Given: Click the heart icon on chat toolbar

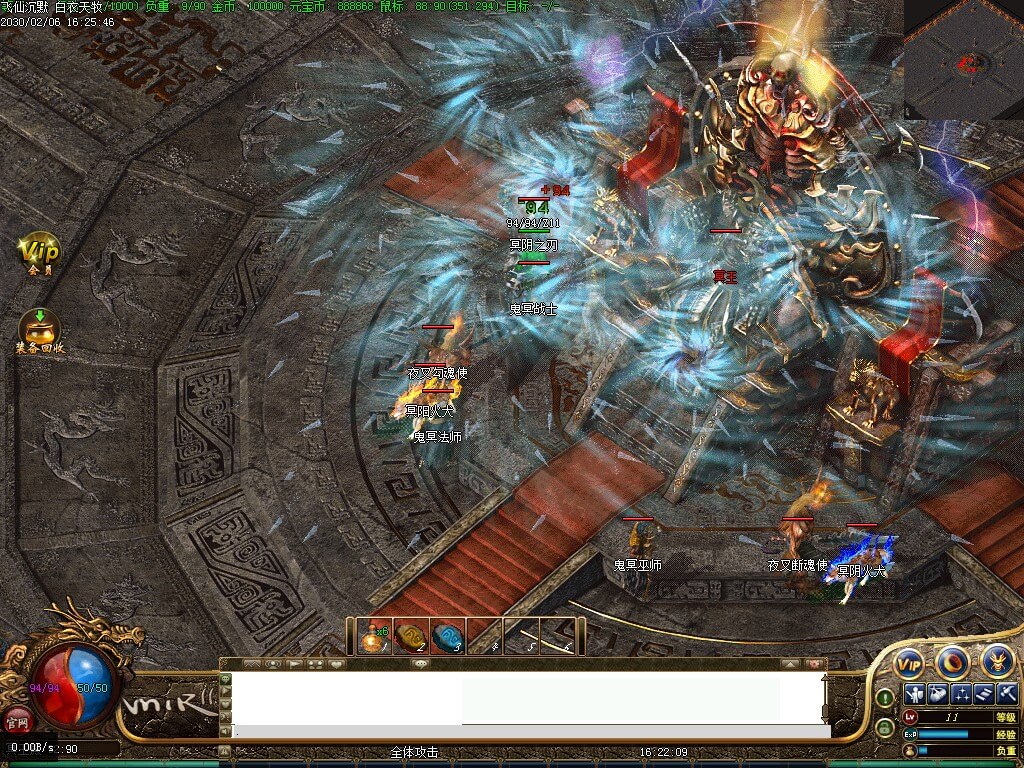Looking at the screenshot, I should tap(337, 664).
